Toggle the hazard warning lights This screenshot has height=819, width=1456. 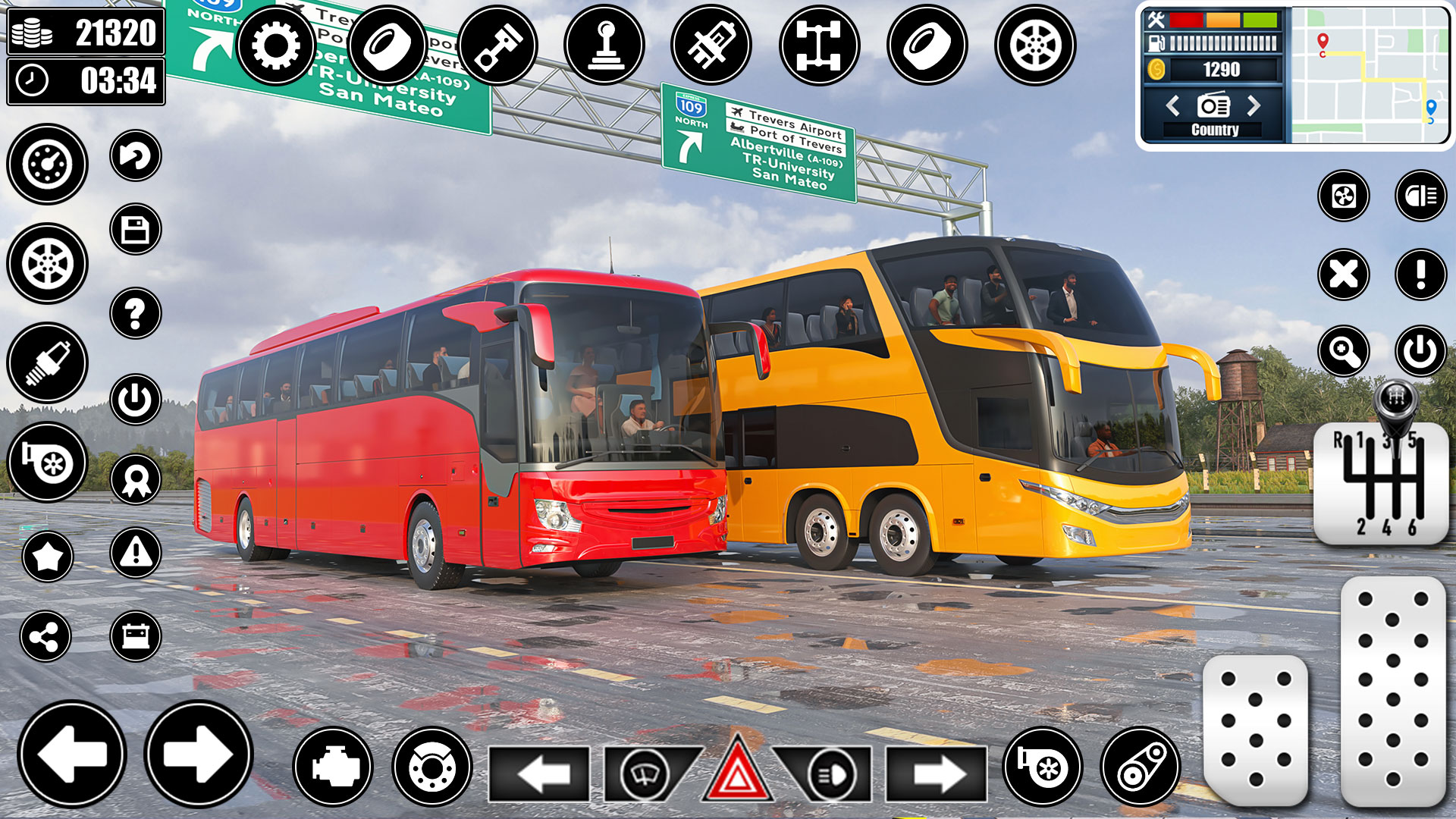[739, 773]
